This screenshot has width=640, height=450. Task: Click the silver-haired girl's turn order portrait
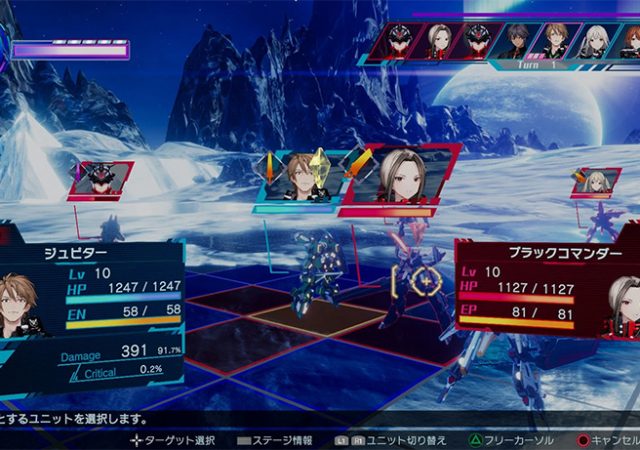[592, 40]
